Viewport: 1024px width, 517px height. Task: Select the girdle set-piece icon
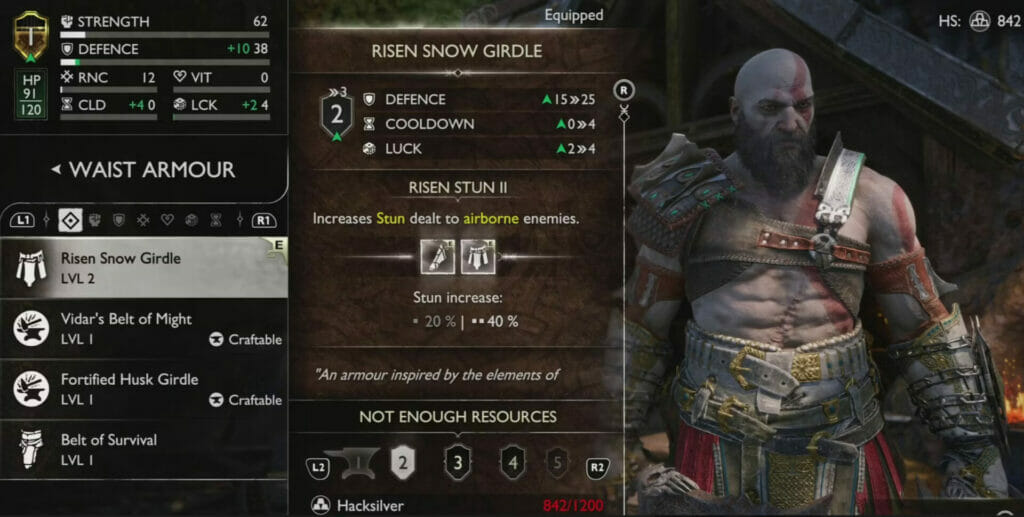pos(474,255)
